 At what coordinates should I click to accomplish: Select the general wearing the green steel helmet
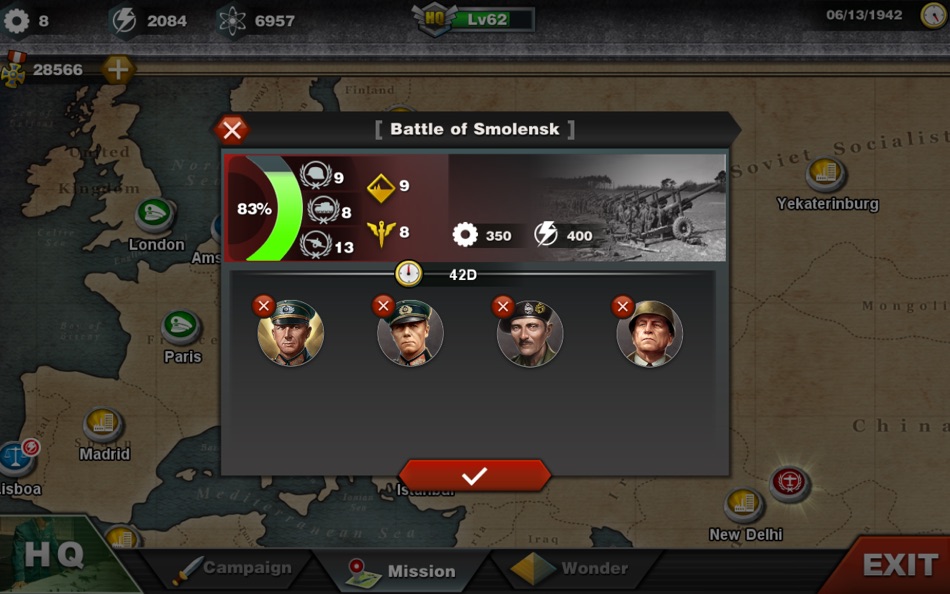[649, 334]
